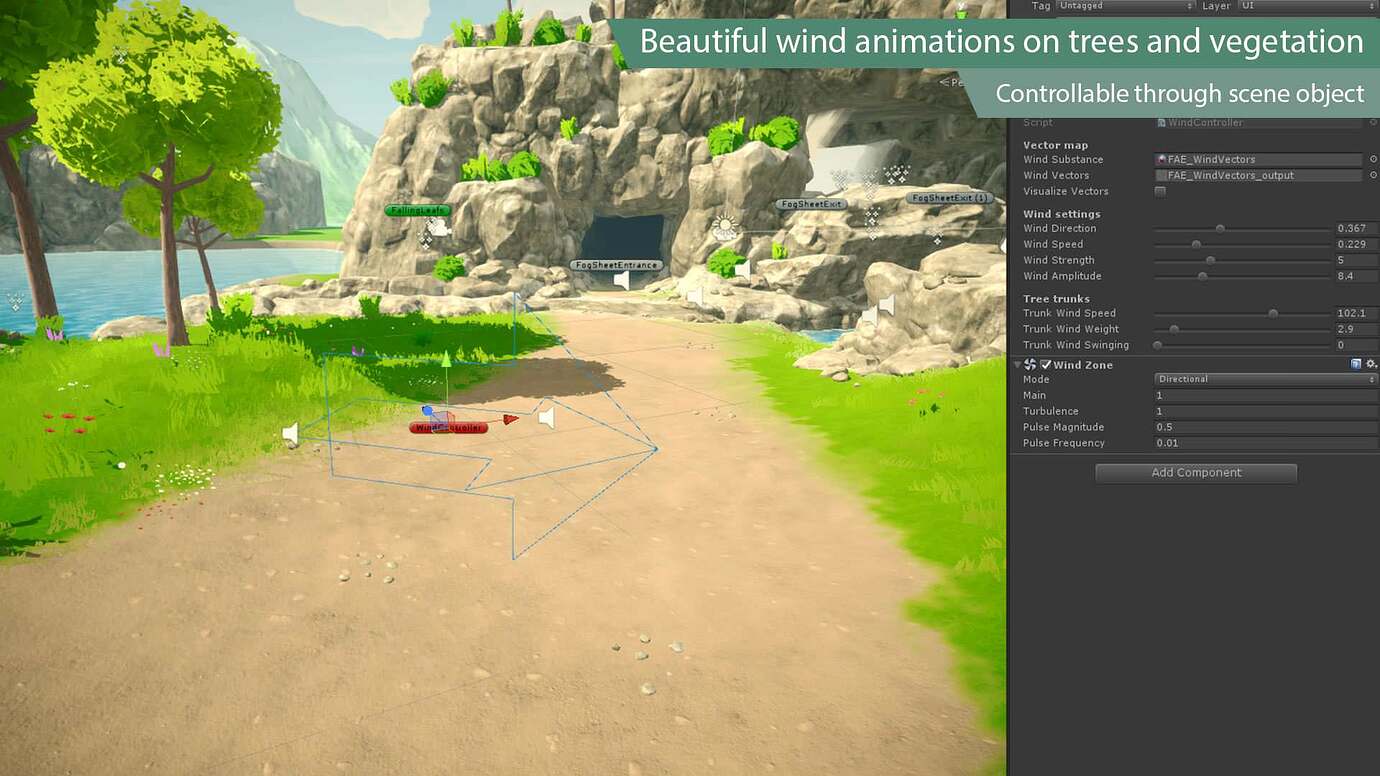The height and width of the screenshot is (776, 1380).
Task: Click the object picker on the Script row
Action: 1372,122
